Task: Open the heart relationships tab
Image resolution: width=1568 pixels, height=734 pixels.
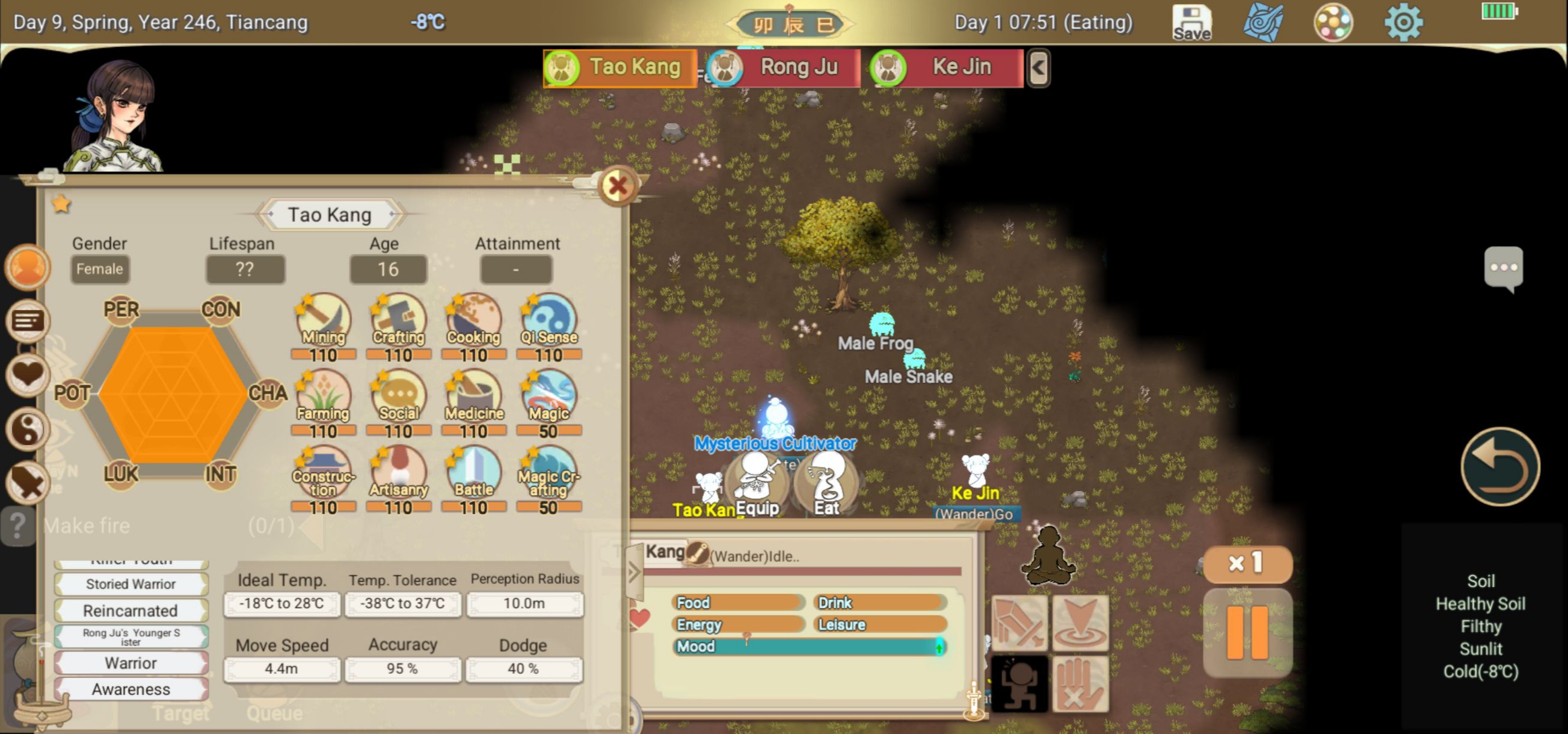Action: [x=28, y=374]
